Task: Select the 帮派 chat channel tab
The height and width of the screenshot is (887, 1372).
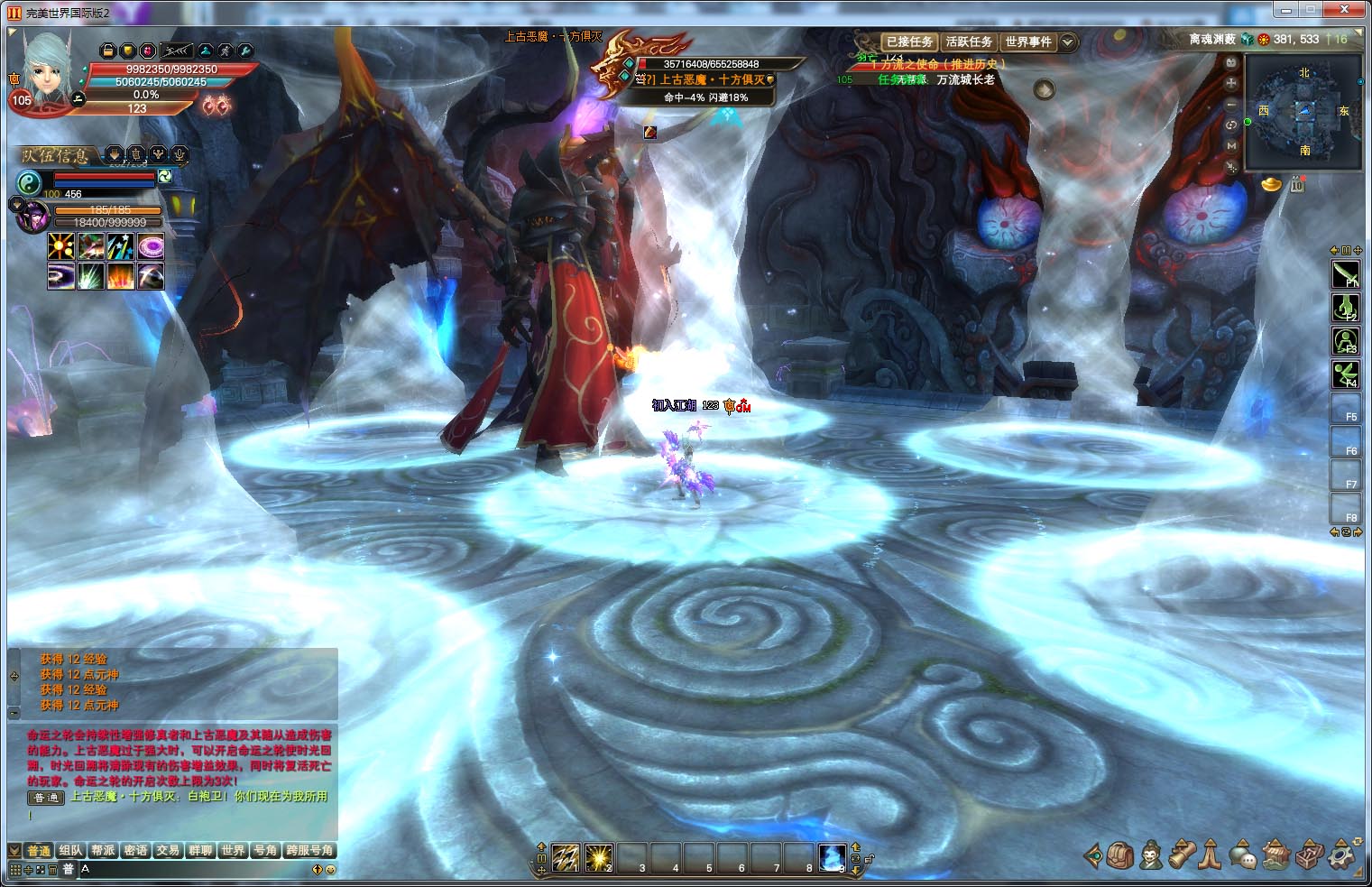Action: click(103, 850)
